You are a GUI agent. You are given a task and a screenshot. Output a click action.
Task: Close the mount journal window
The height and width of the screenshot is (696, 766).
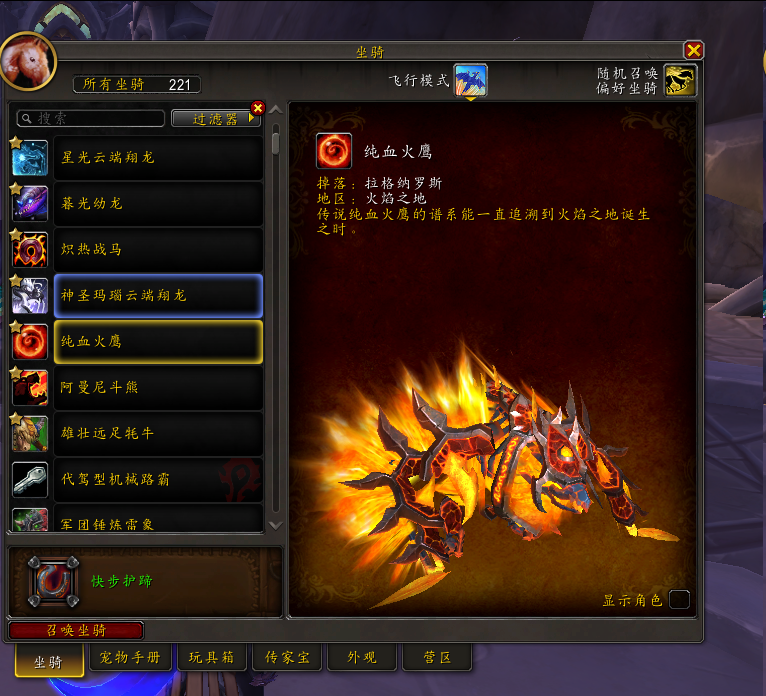click(x=693, y=50)
